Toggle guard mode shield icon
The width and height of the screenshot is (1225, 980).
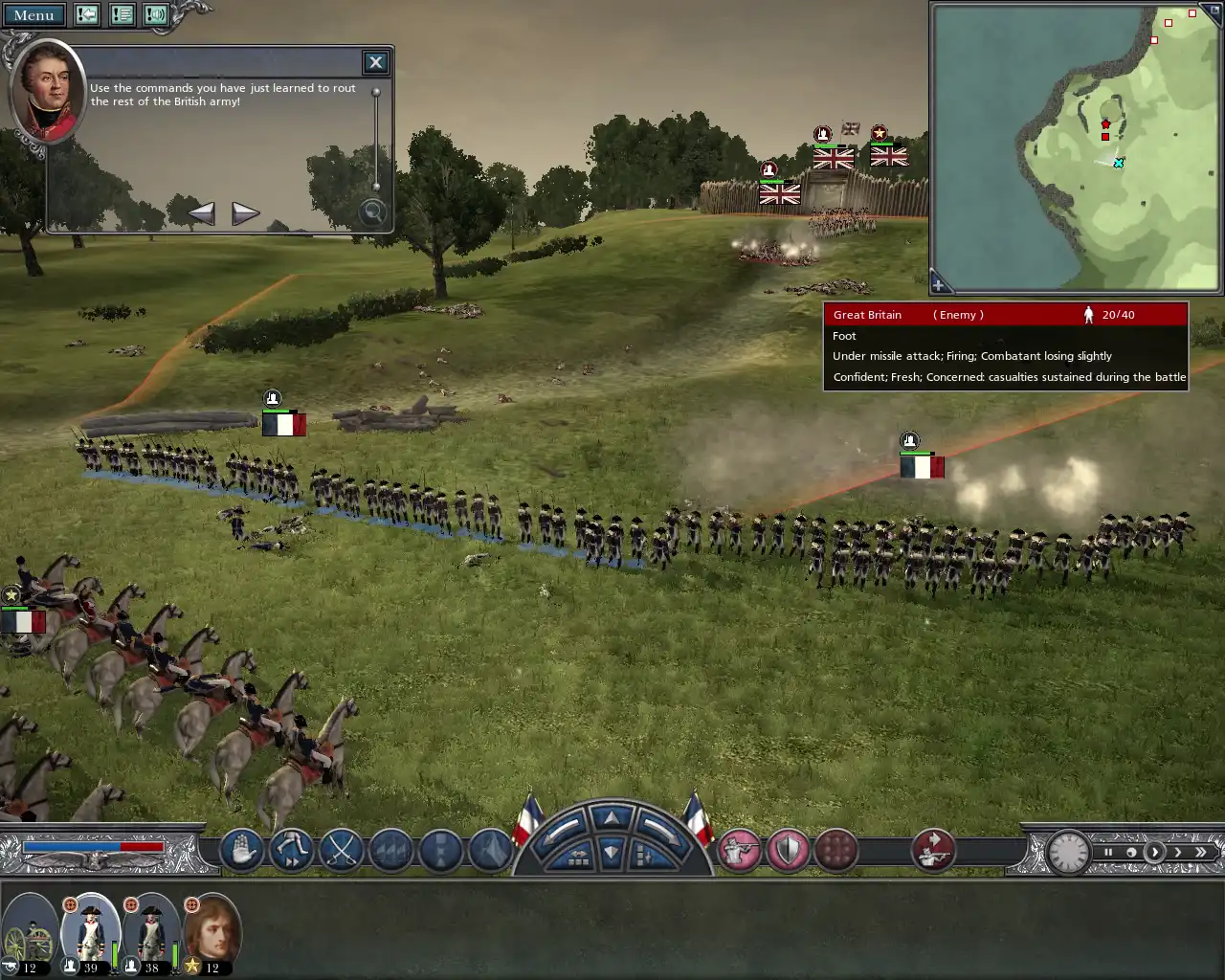click(x=789, y=850)
